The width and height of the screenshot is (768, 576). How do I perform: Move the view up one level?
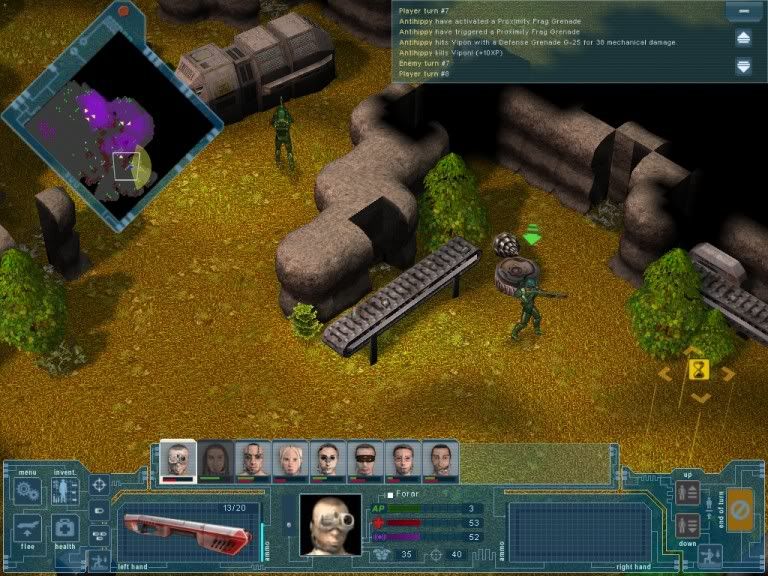click(687, 493)
